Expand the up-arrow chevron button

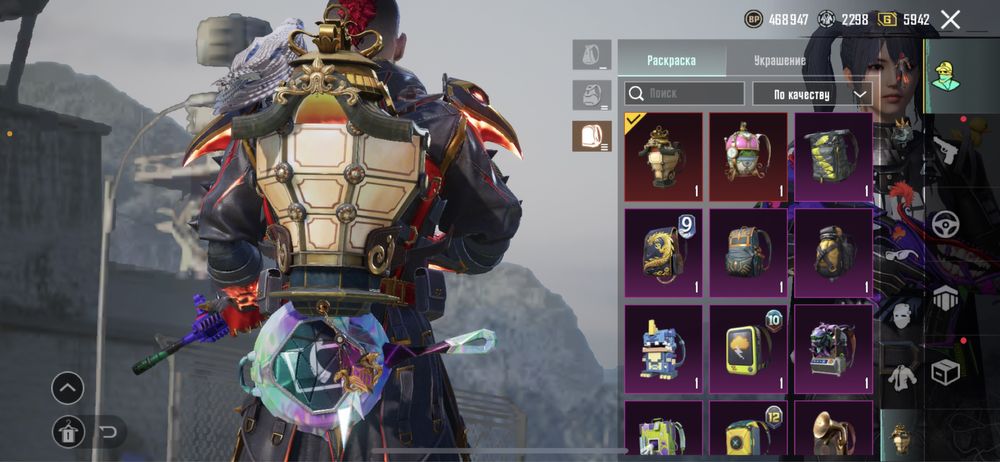click(68, 388)
